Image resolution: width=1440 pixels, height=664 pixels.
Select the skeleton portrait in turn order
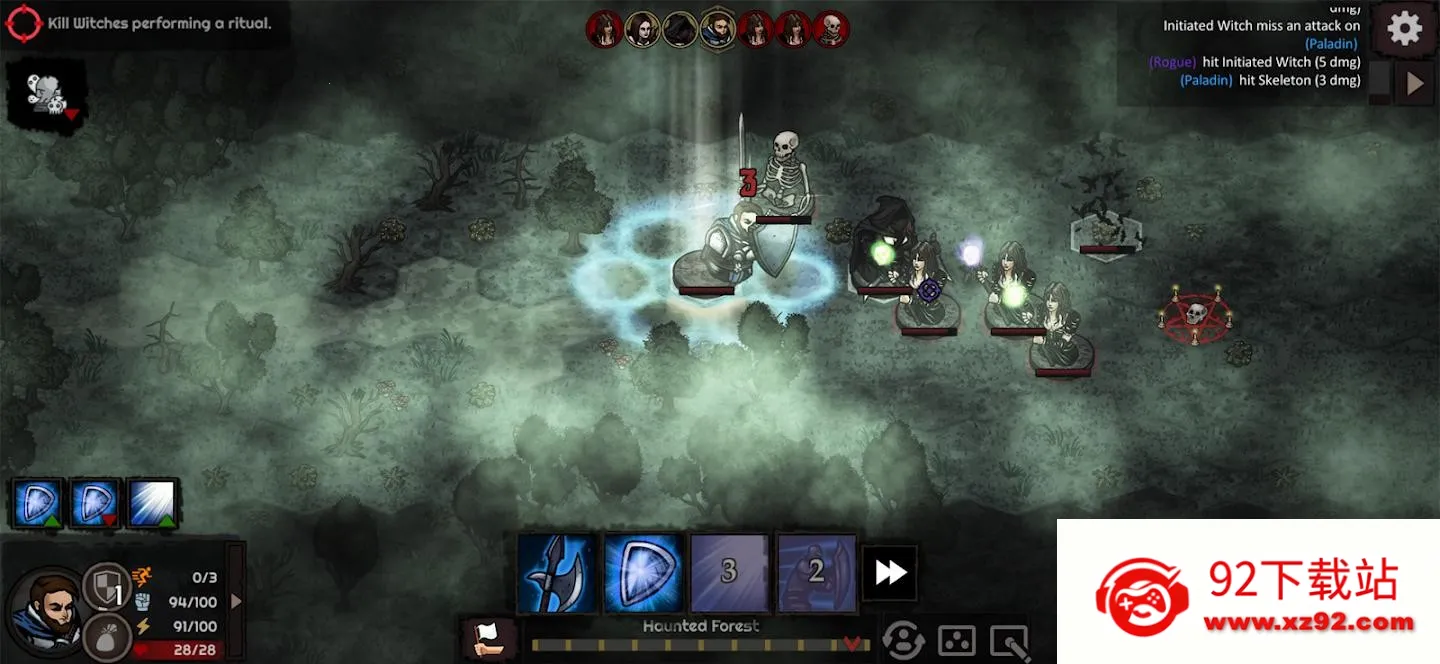click(831, 30)
